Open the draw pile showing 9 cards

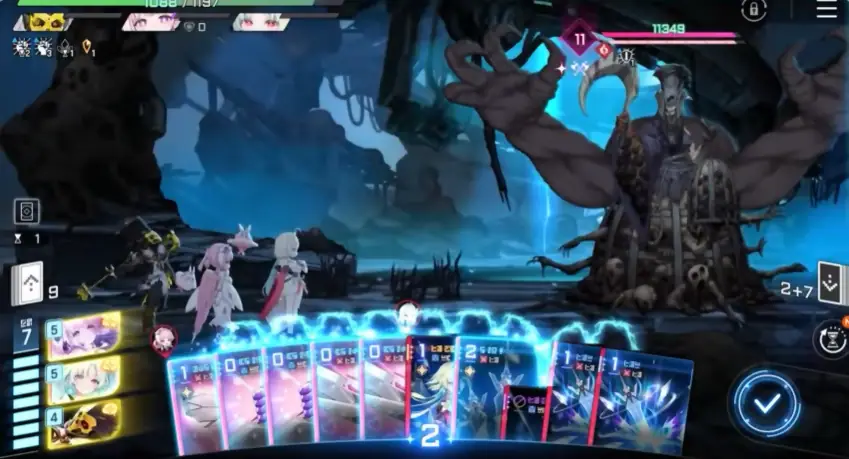click(27, 287)
